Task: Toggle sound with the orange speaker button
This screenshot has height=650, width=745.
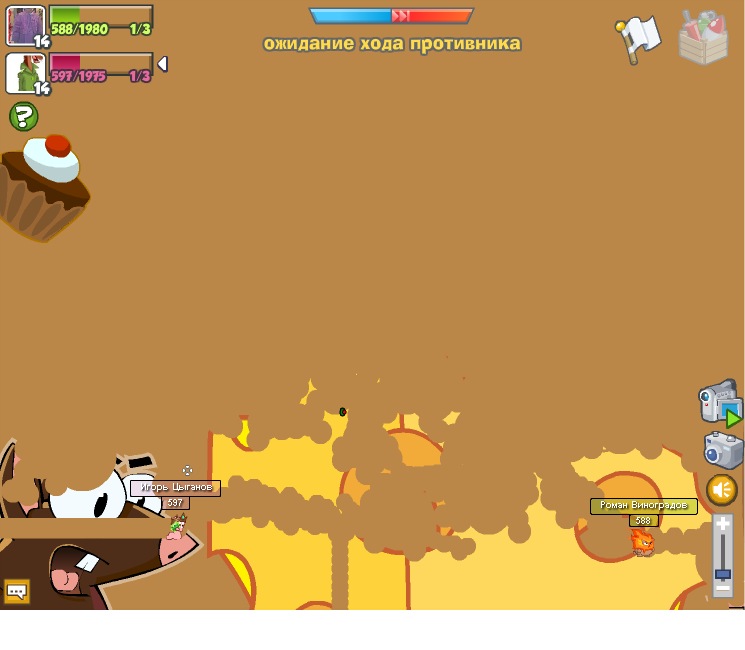Action: pyautogui.click(x=722, y=490)
